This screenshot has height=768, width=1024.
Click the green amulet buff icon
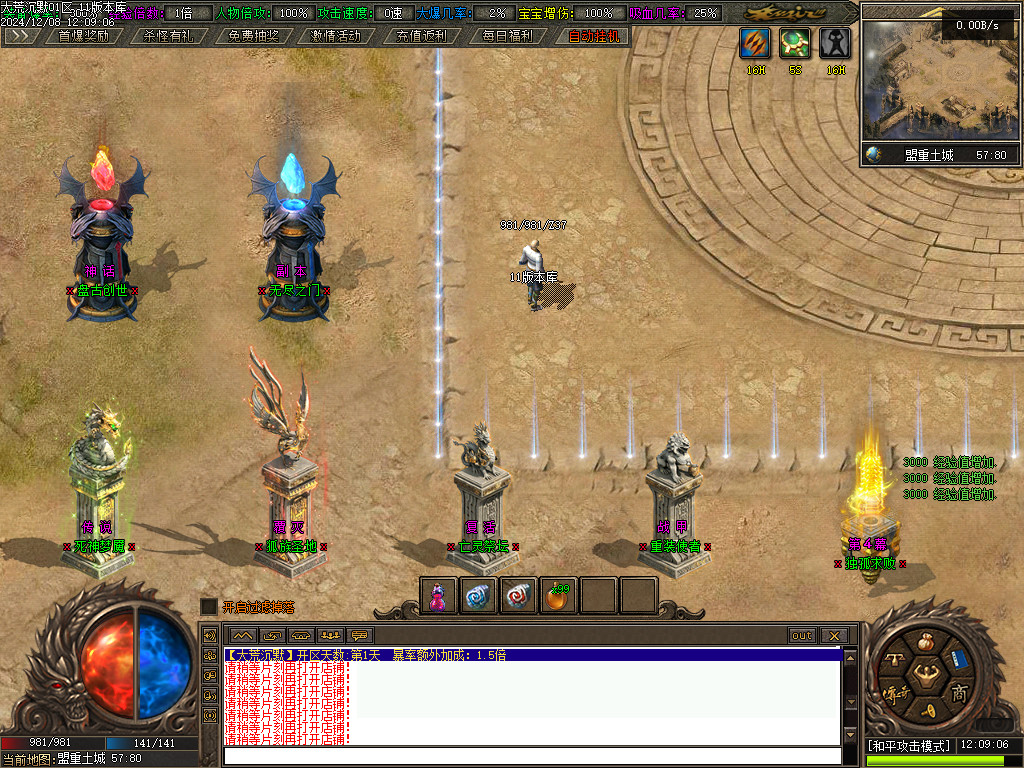[x=795, y=44]
